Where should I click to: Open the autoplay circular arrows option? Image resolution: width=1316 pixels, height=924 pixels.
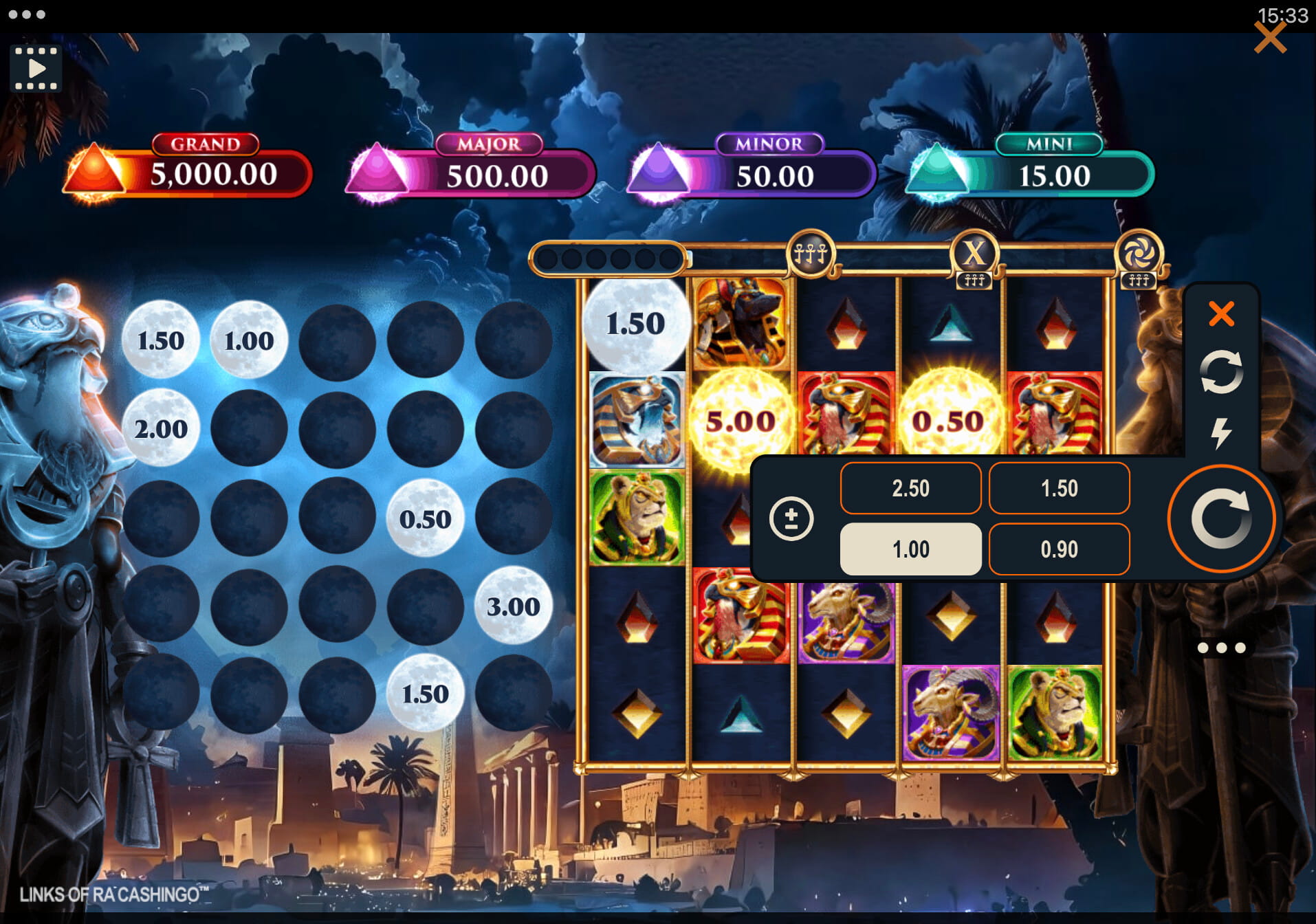(x=1221, y=372)
